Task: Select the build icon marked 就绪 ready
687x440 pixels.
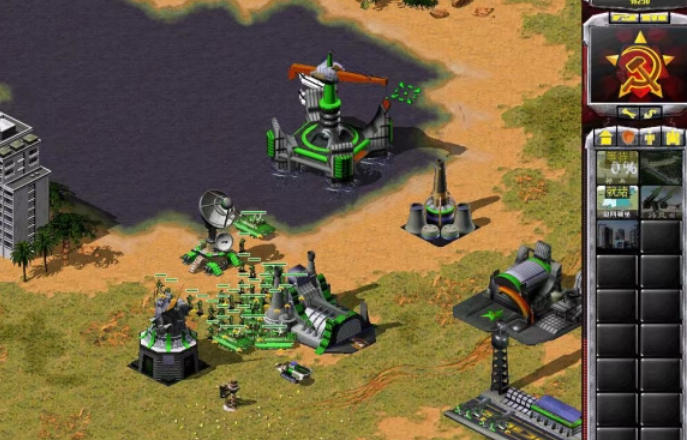Action: pyautogui.click(x=617, y=199)
